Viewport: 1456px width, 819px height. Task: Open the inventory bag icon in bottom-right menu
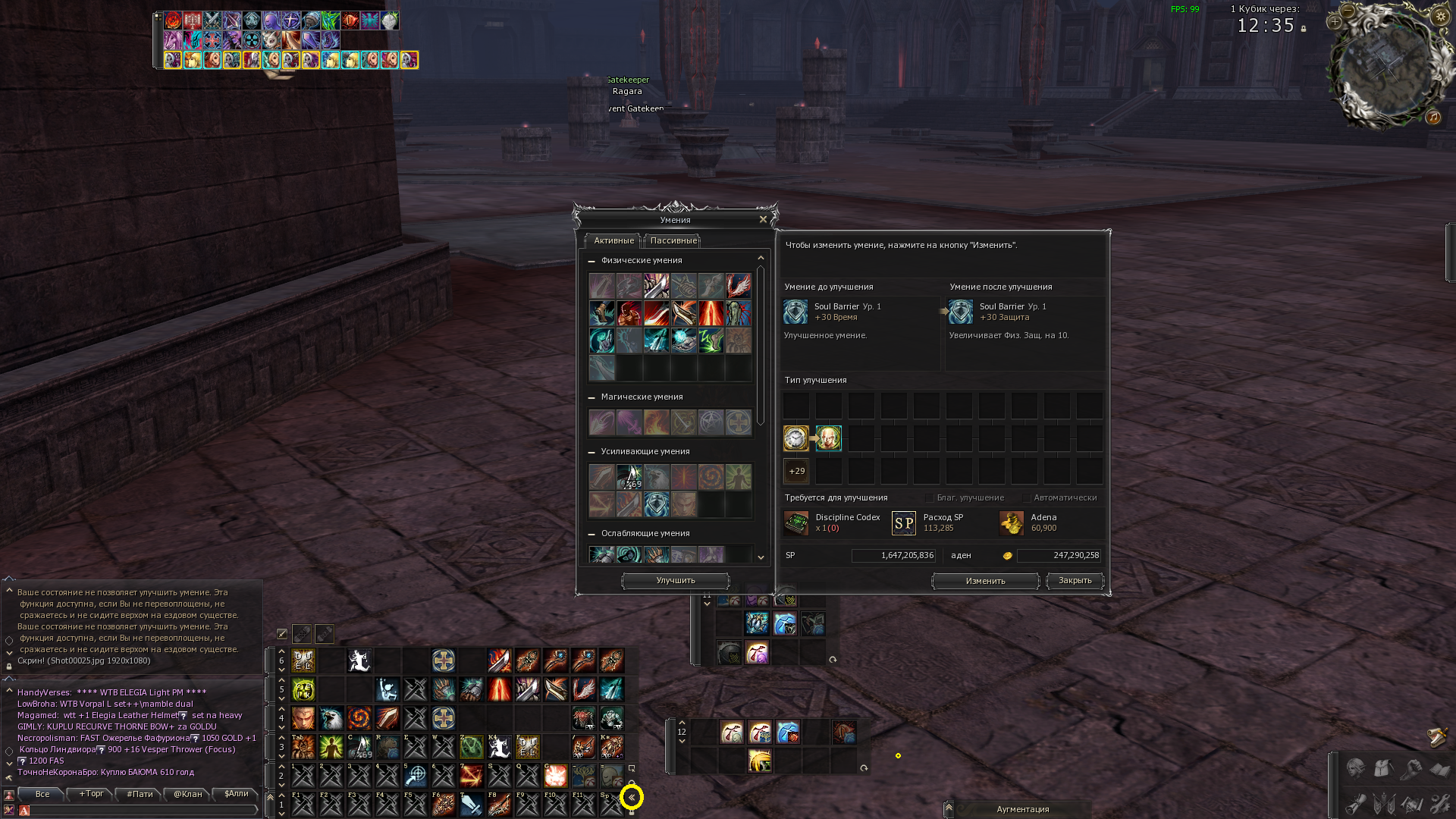coord(1382,768)
